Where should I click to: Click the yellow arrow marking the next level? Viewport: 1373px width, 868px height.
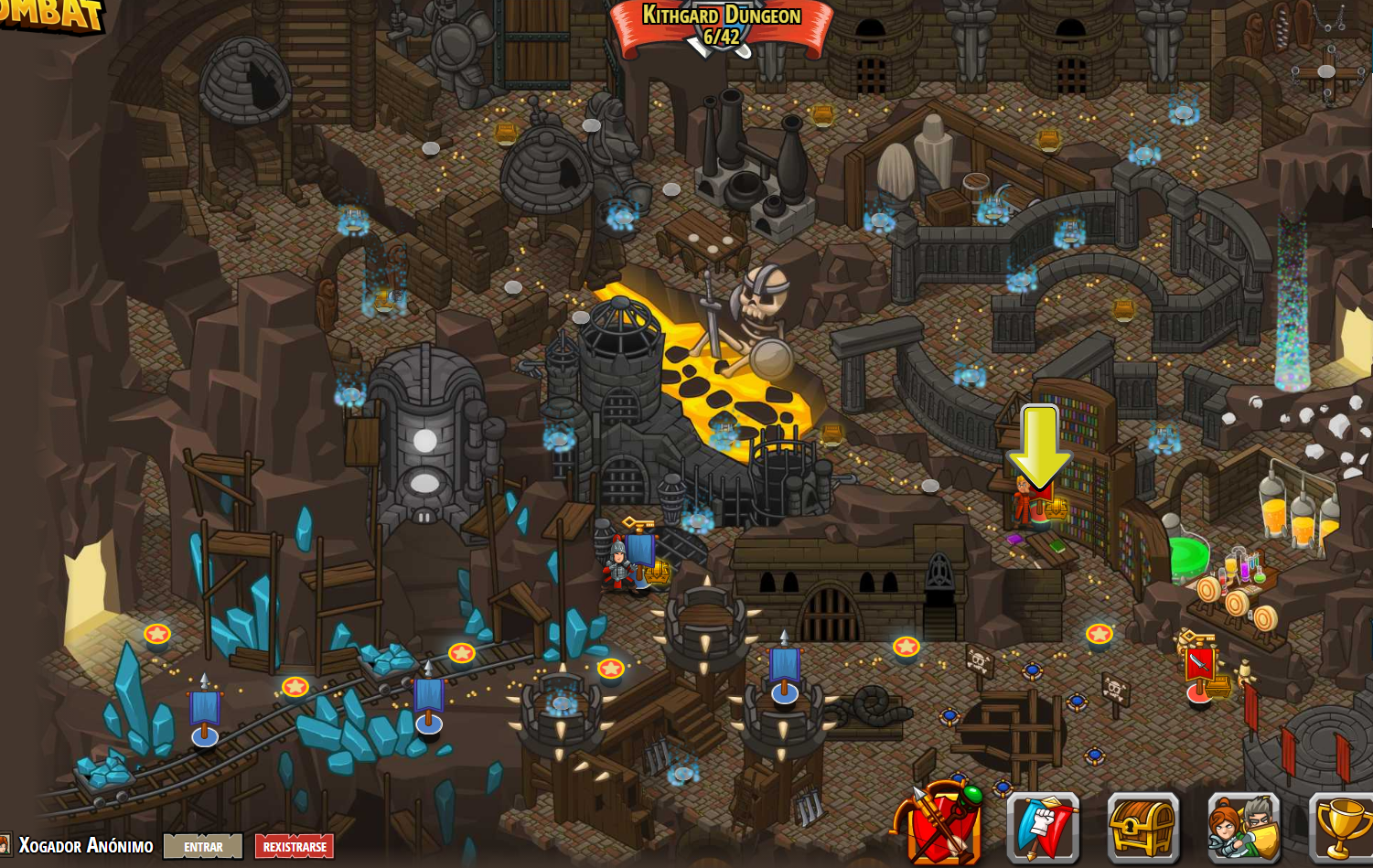point(1038,444)
